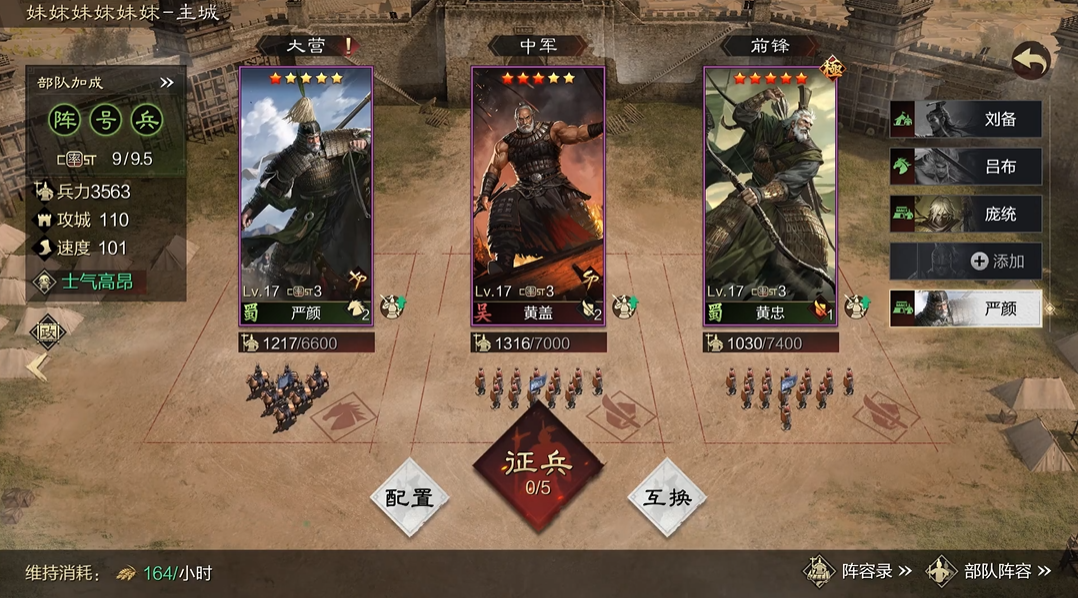Screen dimensions: 1078x598
Task: Go back with the return arrow
Action: (x=1030, y=62)
